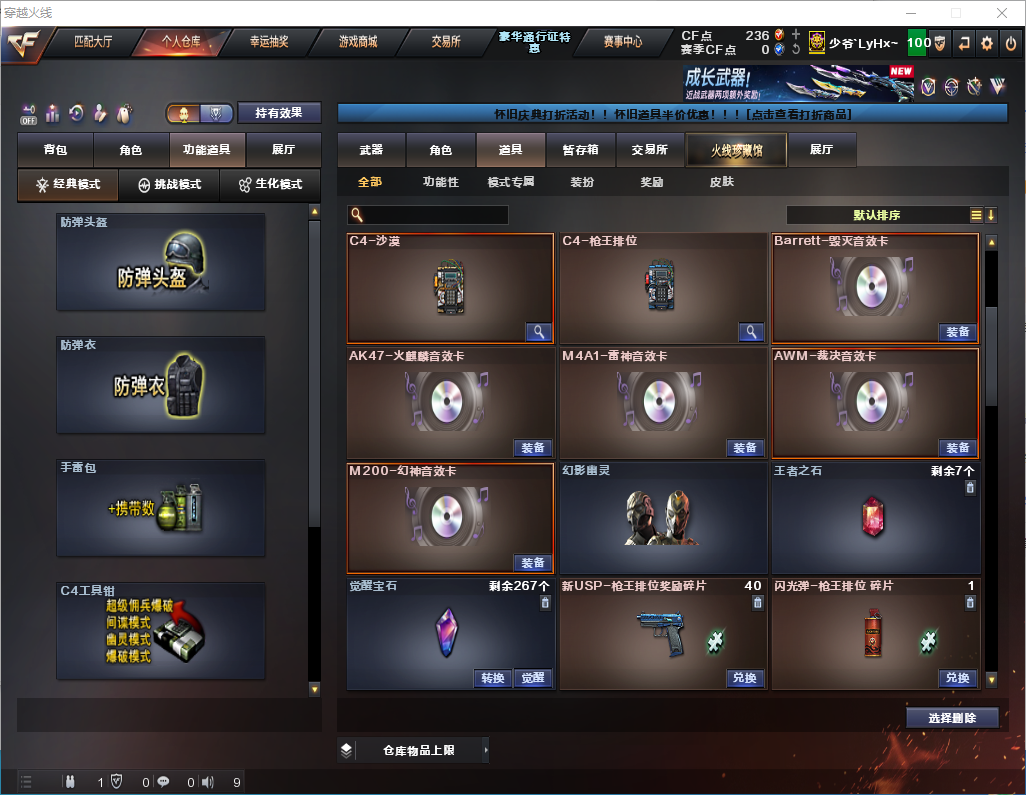Close the game window
The height and width of the screenshot is (795, 1026).
point(1002,13)
